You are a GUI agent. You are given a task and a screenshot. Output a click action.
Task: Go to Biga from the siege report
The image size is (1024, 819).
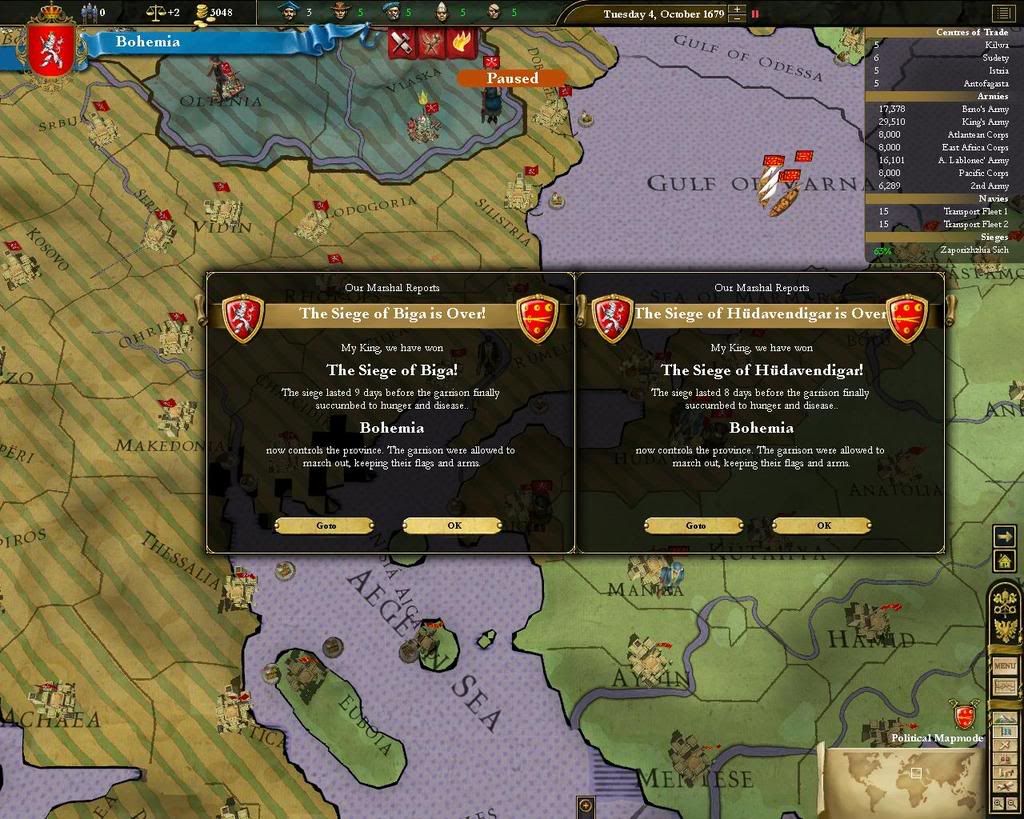(x=324, y=525)
